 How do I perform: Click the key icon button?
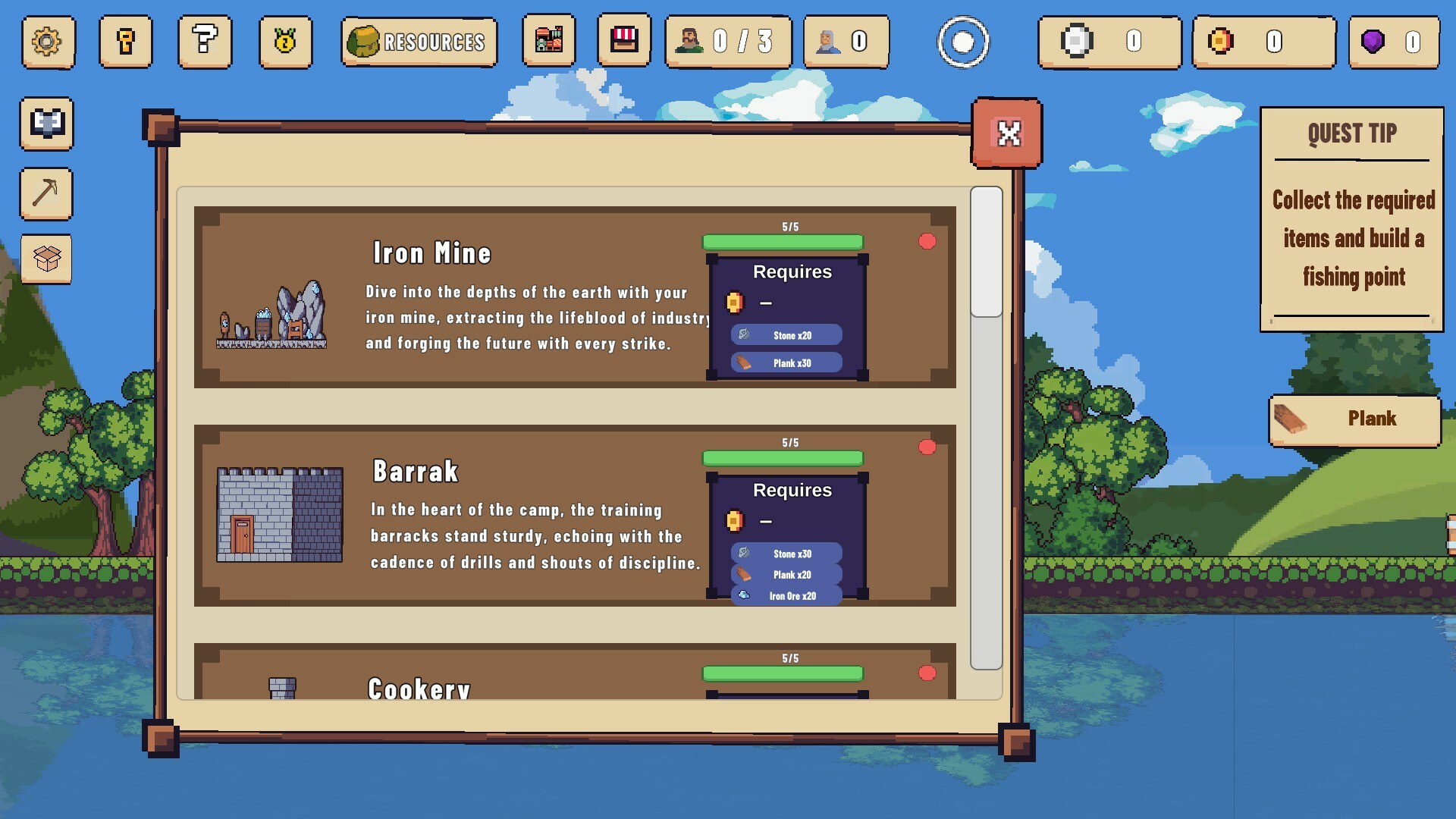point(126,42)
